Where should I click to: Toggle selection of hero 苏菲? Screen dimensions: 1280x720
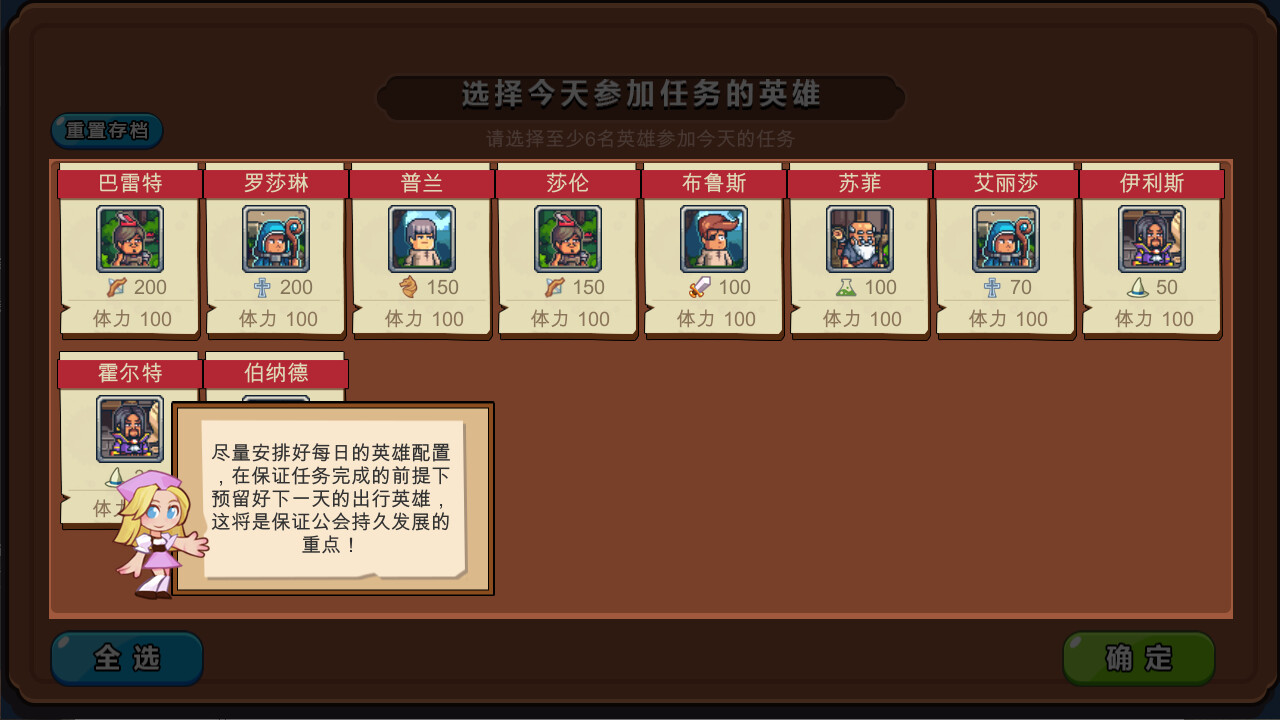(860, 239)
